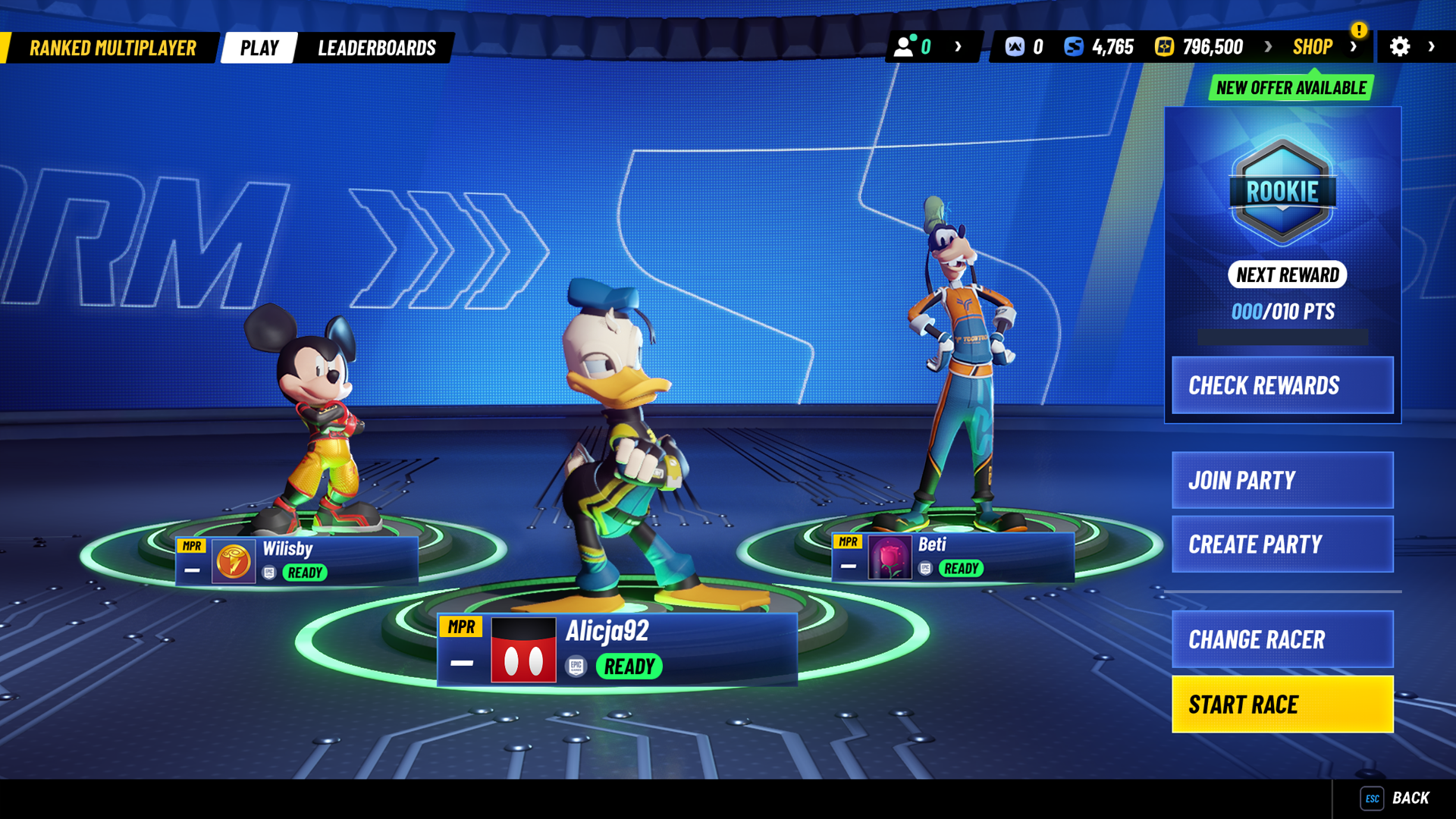Start the race
1456x819 pixels.
tap(1282, 704)
